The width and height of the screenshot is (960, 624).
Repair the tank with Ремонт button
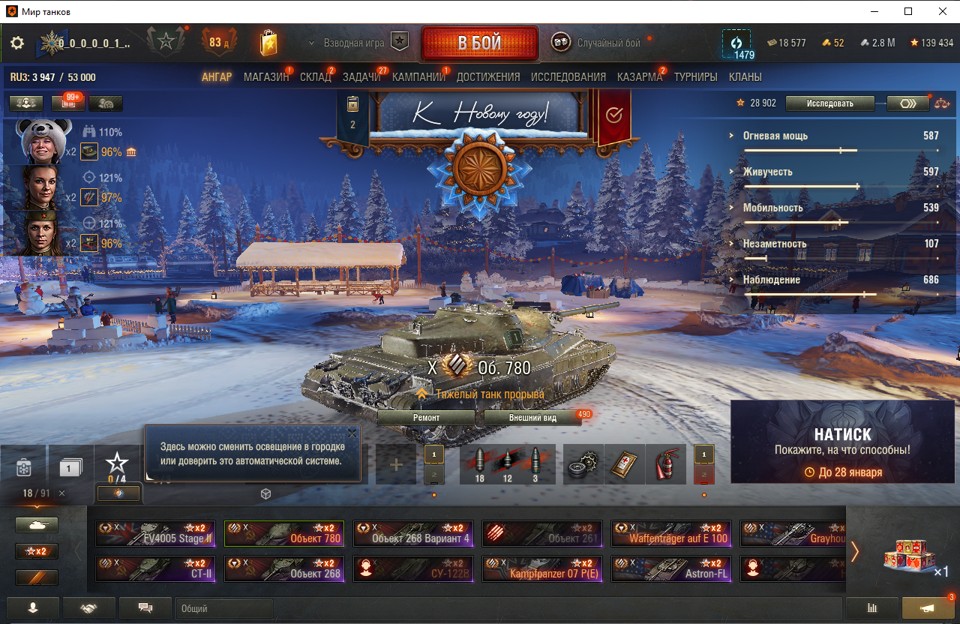point(426,417)
